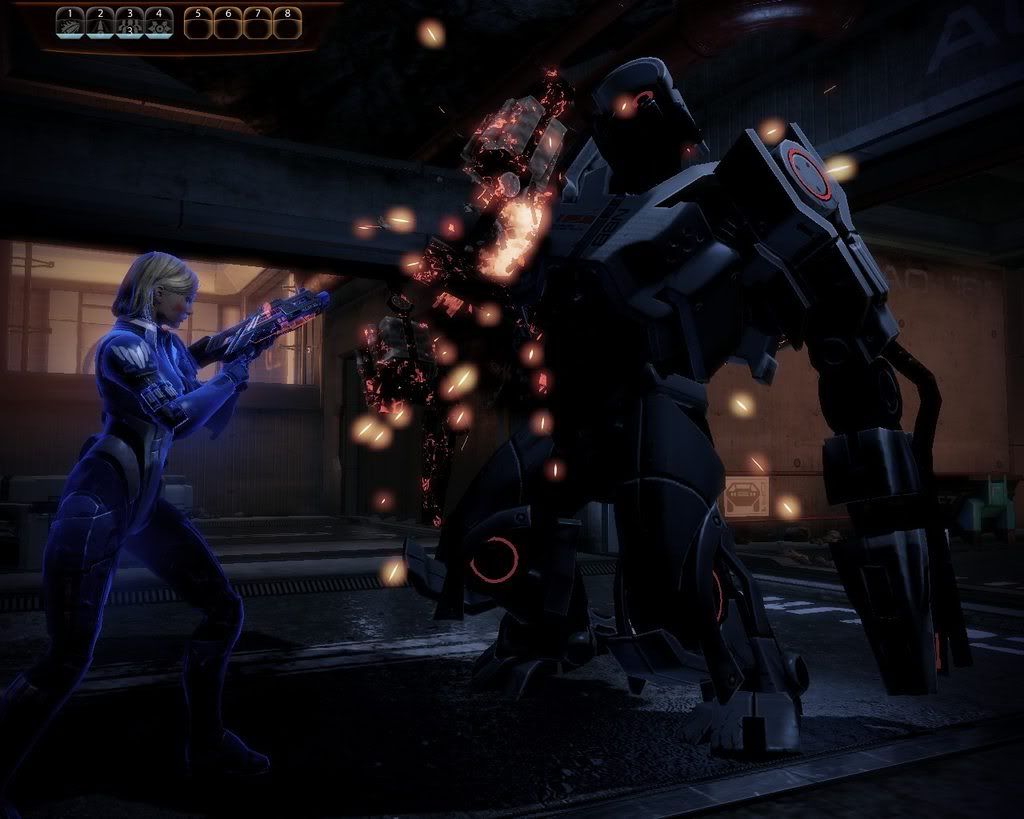Use the spike-shaped power in slot 2
Image resolution: width=1024 pixels, height=819 pixels.
click(100, 23)
